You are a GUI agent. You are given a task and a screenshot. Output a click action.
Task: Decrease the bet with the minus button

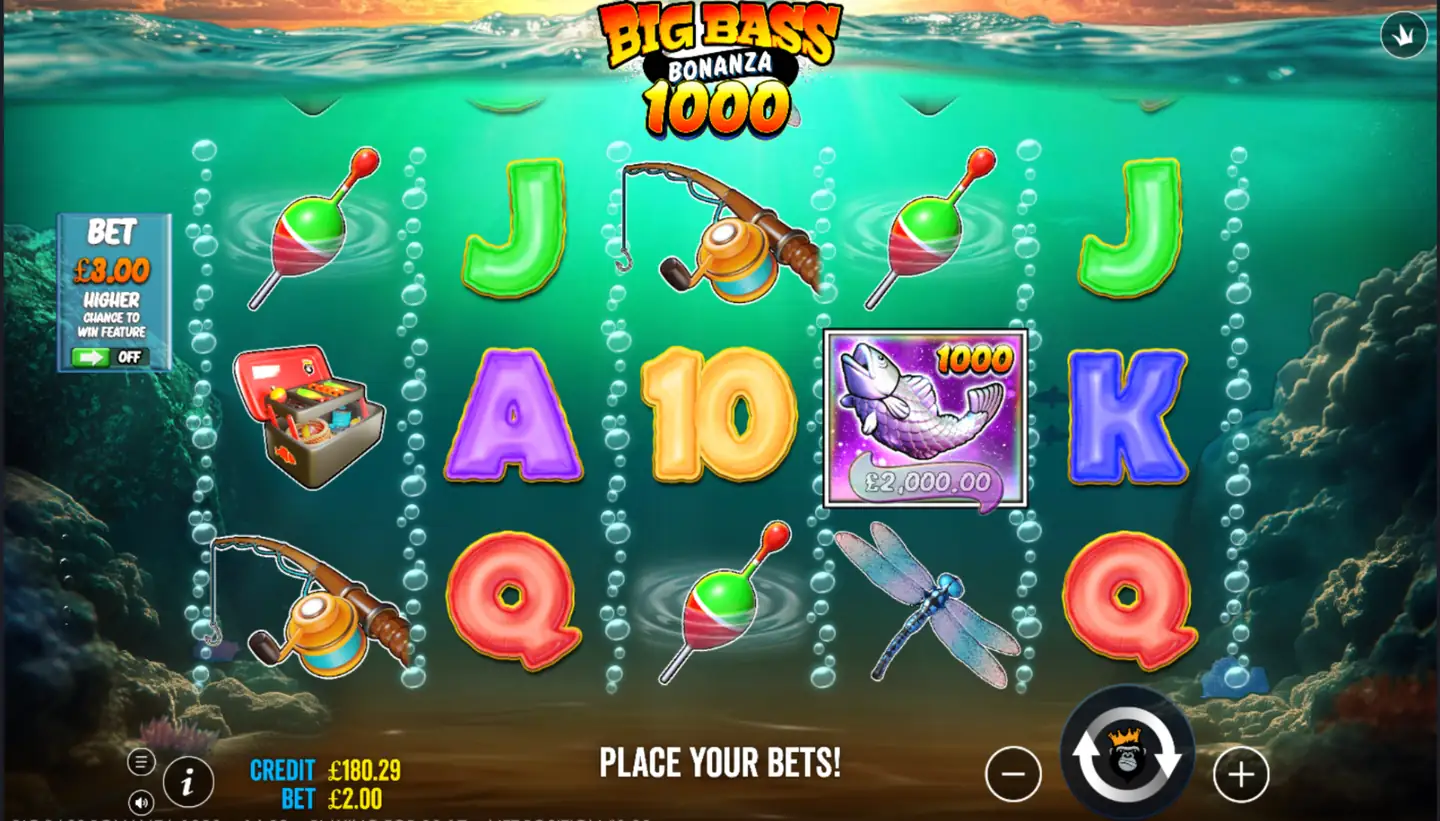pos(1013,773)
